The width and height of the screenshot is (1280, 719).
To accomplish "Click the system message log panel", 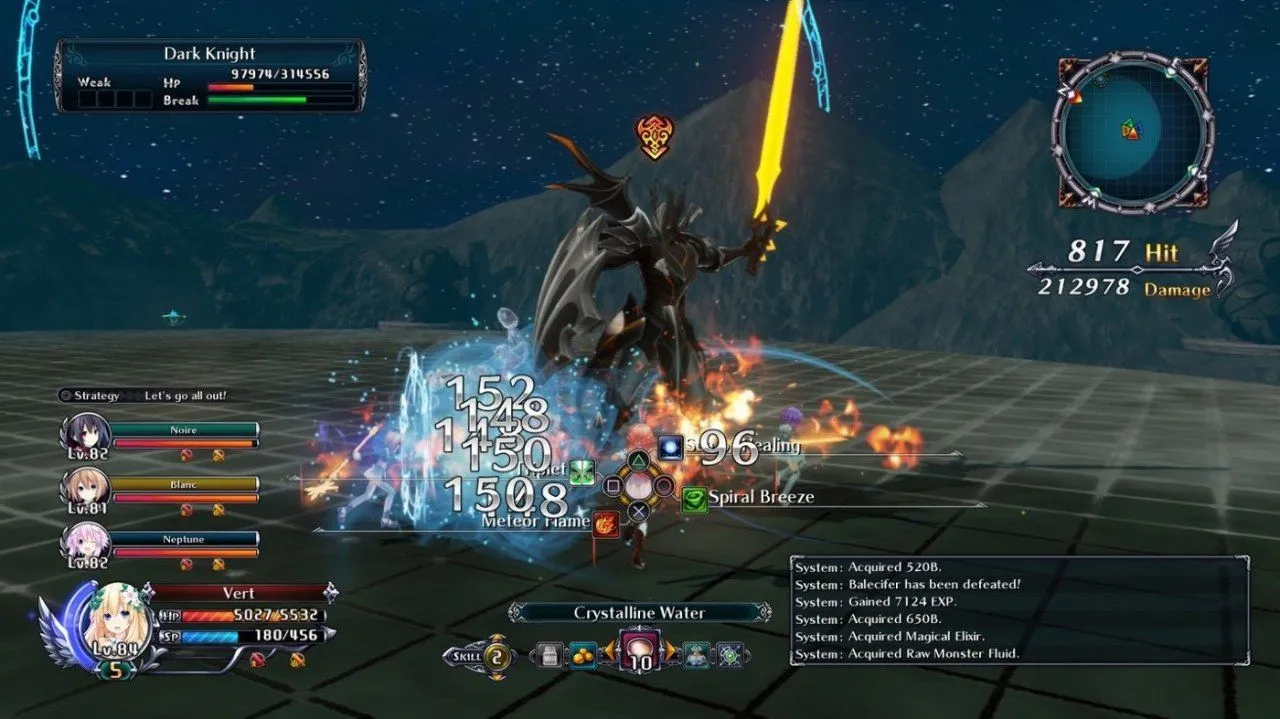I will pyautogui.click(x=1019, y=611).
